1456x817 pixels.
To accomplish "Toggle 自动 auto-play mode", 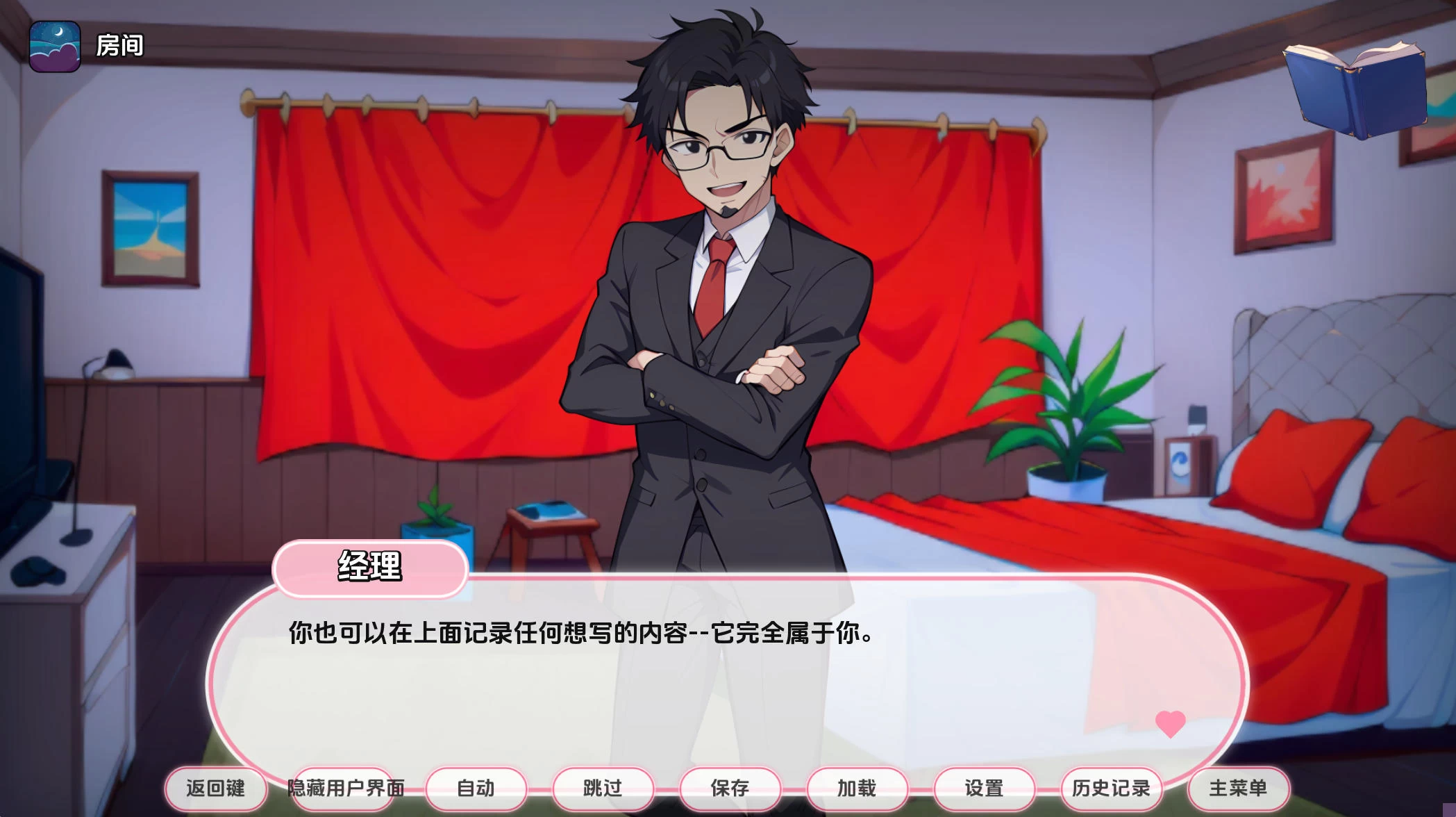I will pyautogui.click(x=476, y=789).
